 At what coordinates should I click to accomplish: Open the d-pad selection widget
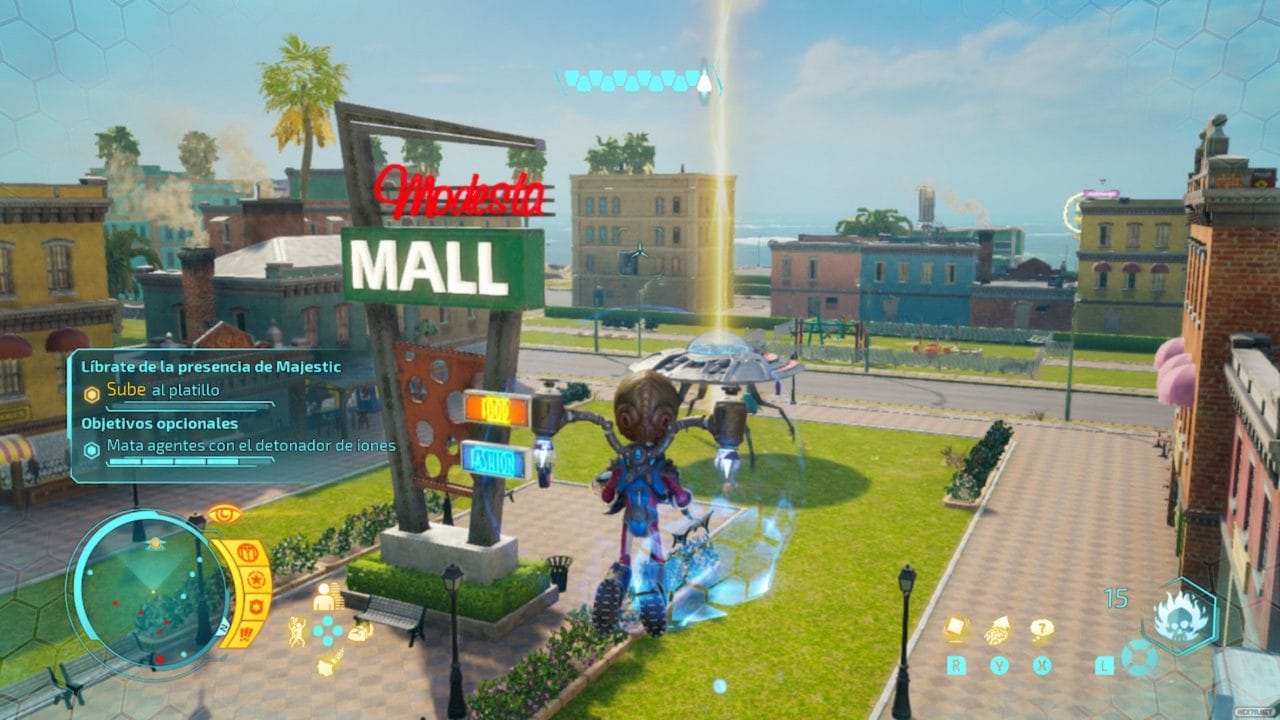(326, 630)
